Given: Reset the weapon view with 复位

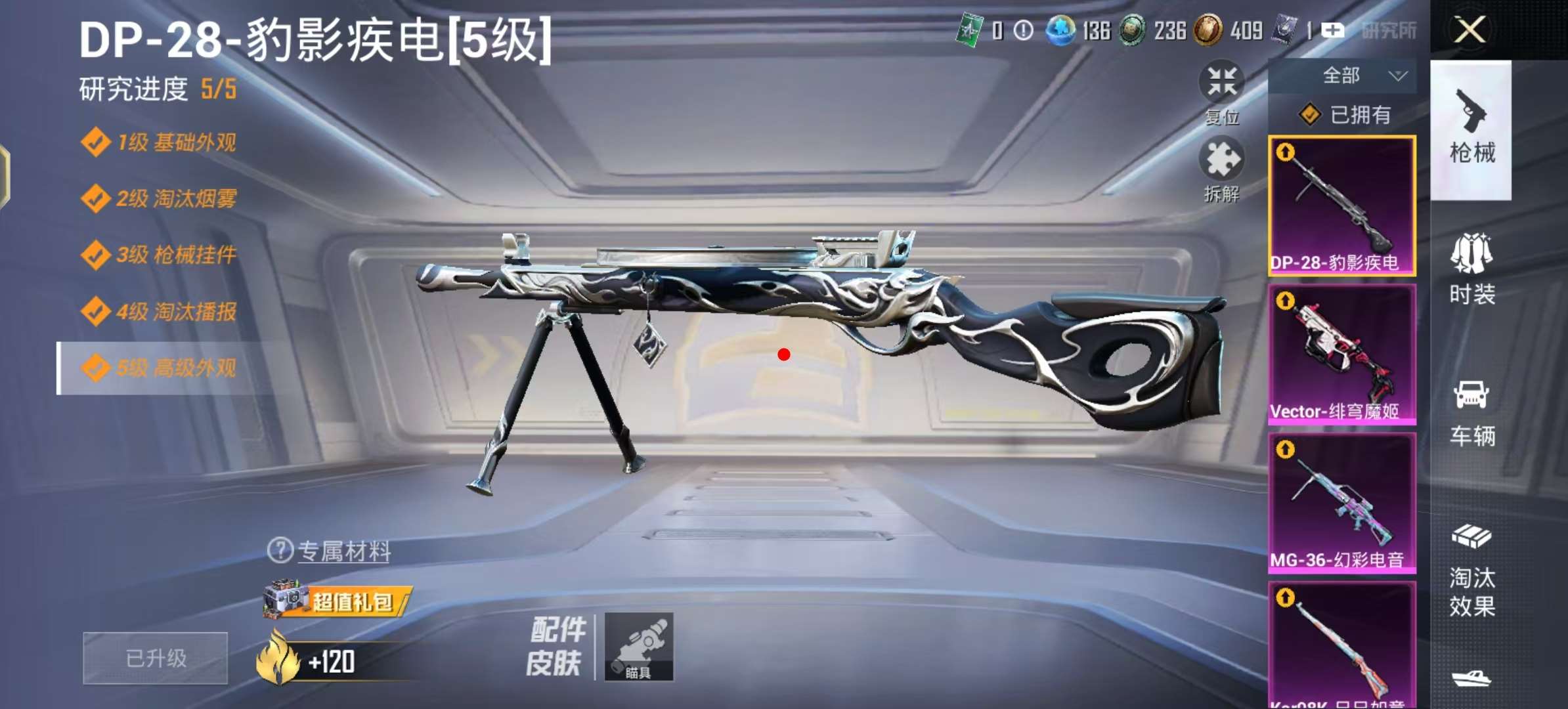Looking at the screenshot, I should pos(1221,93).
